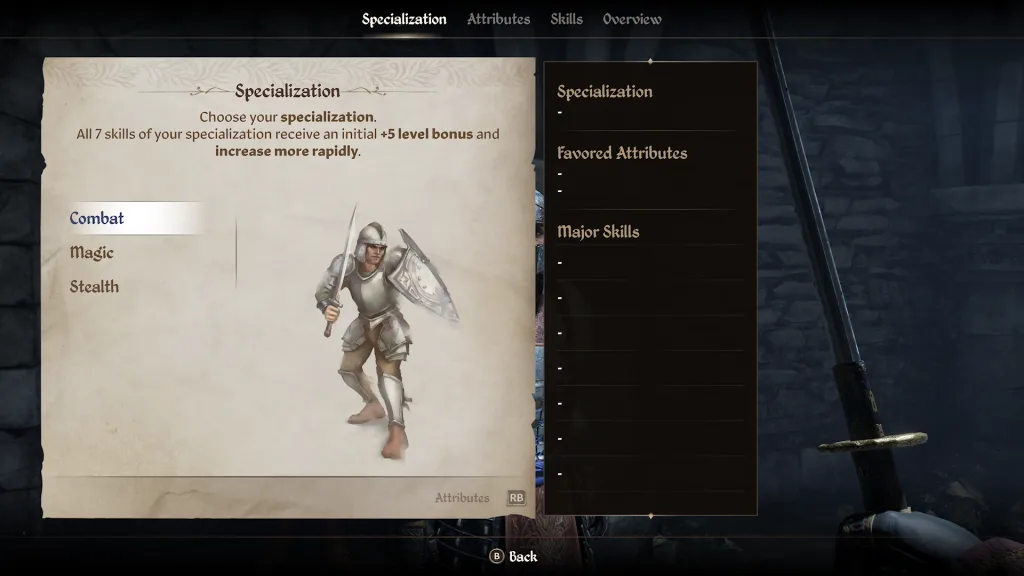Choose the Magic specialization
Screen dimensions: 1024x576
(92, 253)
